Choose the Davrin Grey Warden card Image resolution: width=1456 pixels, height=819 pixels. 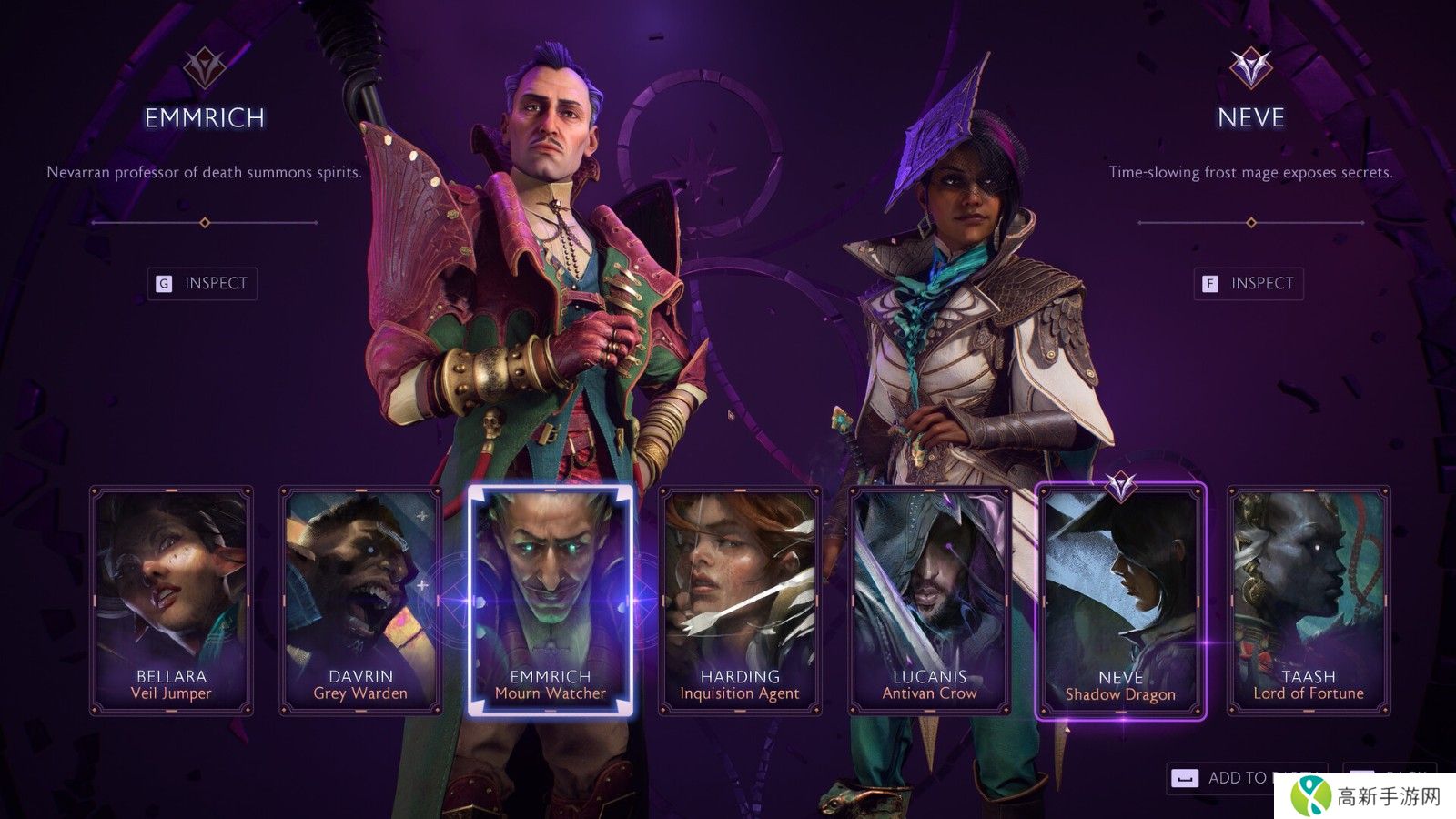[360, 601]
